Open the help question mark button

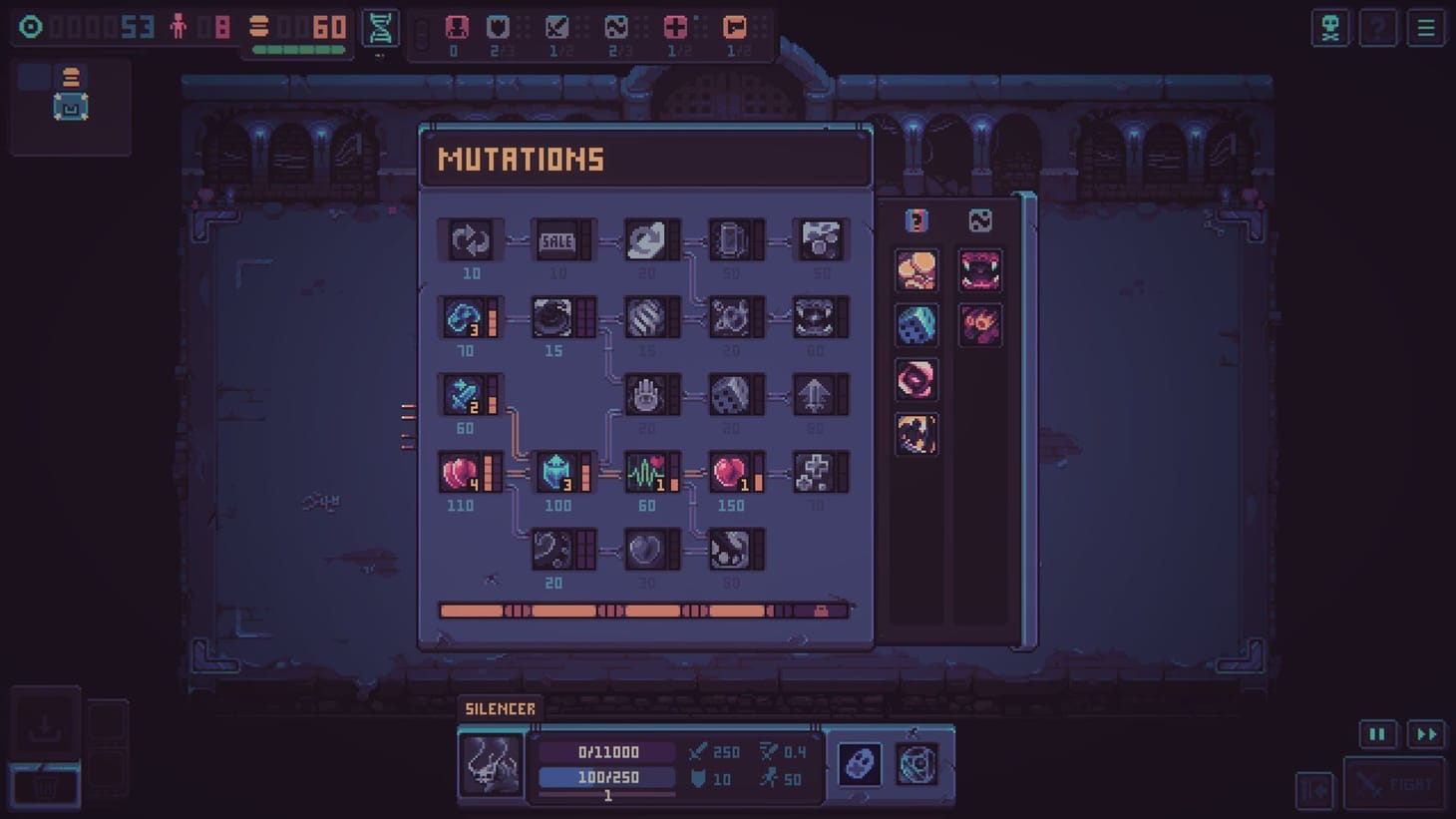click(x=1378, y=28)
